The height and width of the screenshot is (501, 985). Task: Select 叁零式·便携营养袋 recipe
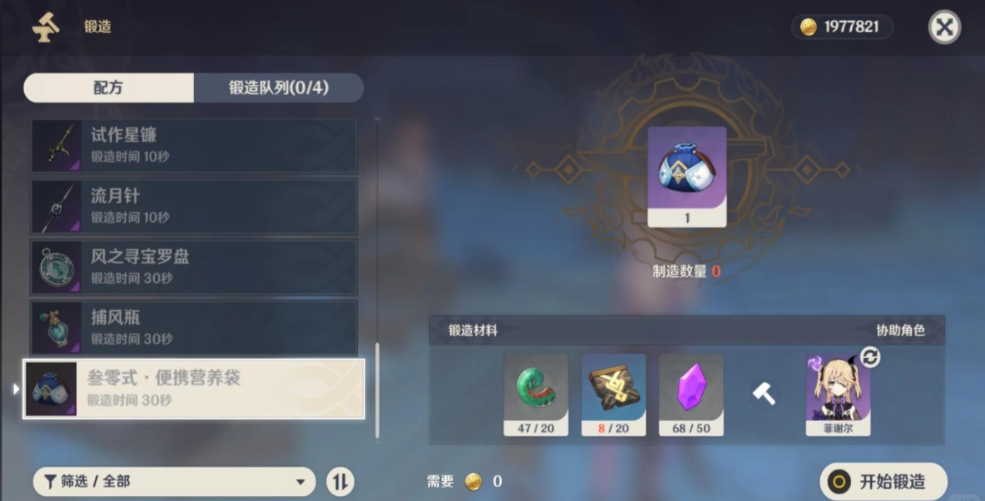click(x=193, y=388)
